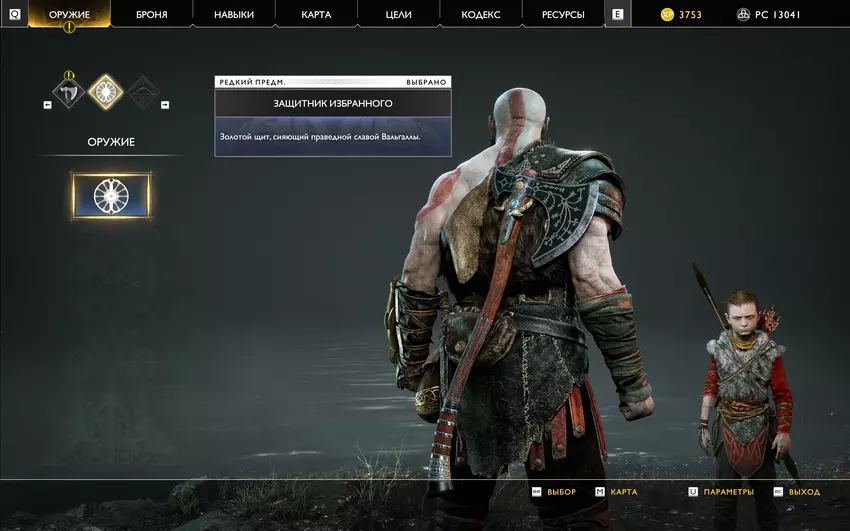Go to the ЦЕЛИ tab

coord(398,15)
